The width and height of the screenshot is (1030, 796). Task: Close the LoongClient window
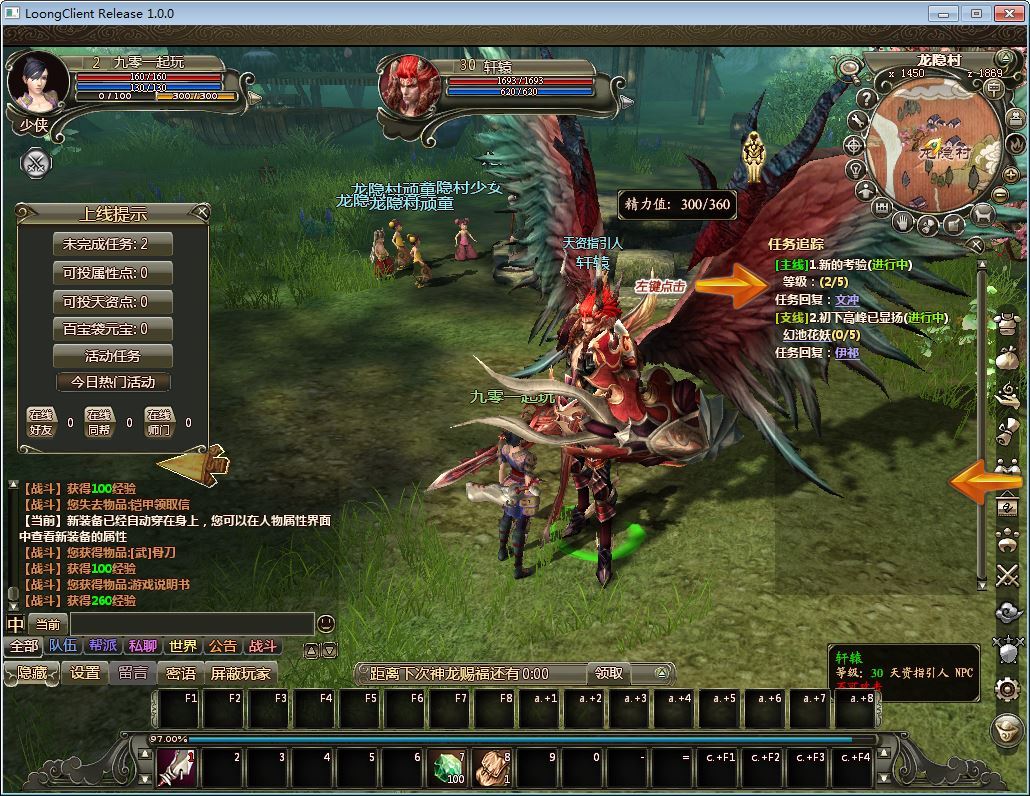(1005, 13)
